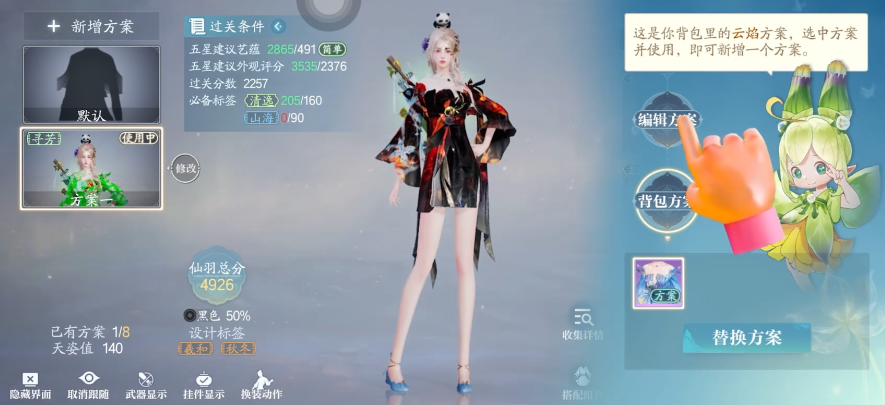Image resolution: width=885 pixels, height=405 pixels.
Task: Select the 方案一 outfit thumbnail
Action: (x=91, y=168)
